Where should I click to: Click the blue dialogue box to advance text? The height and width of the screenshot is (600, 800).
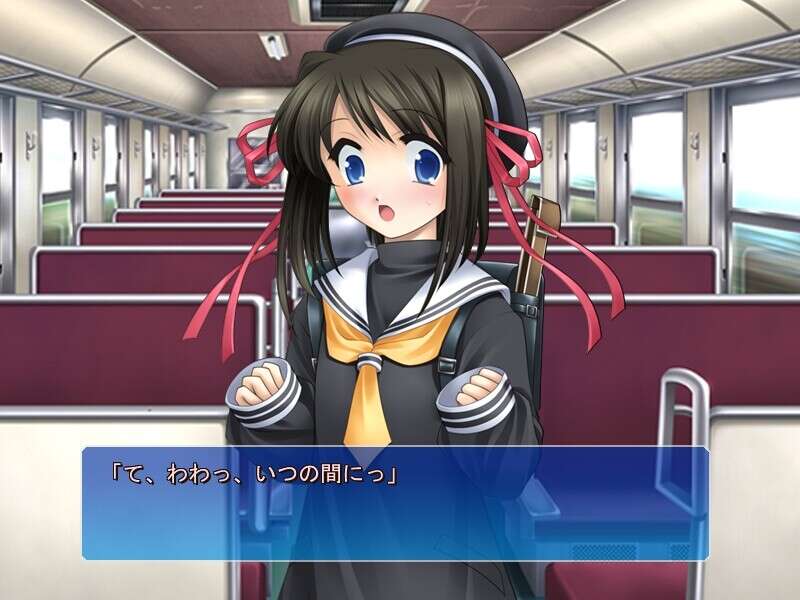(395, 503)
